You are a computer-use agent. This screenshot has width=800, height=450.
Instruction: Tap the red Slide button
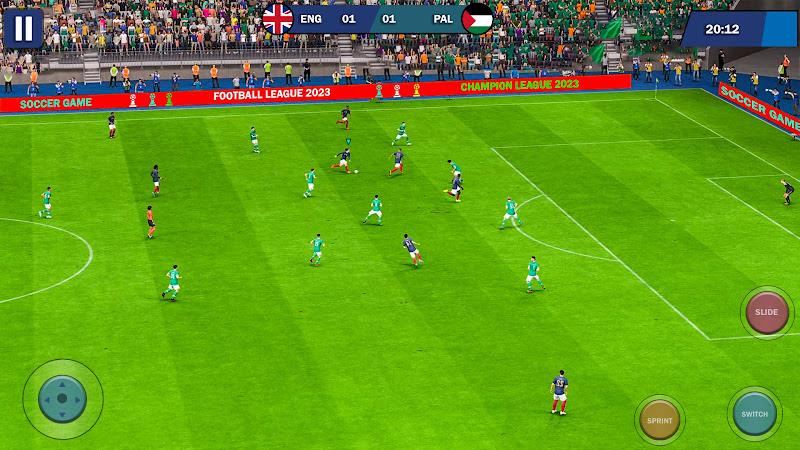tap(767, 313)
